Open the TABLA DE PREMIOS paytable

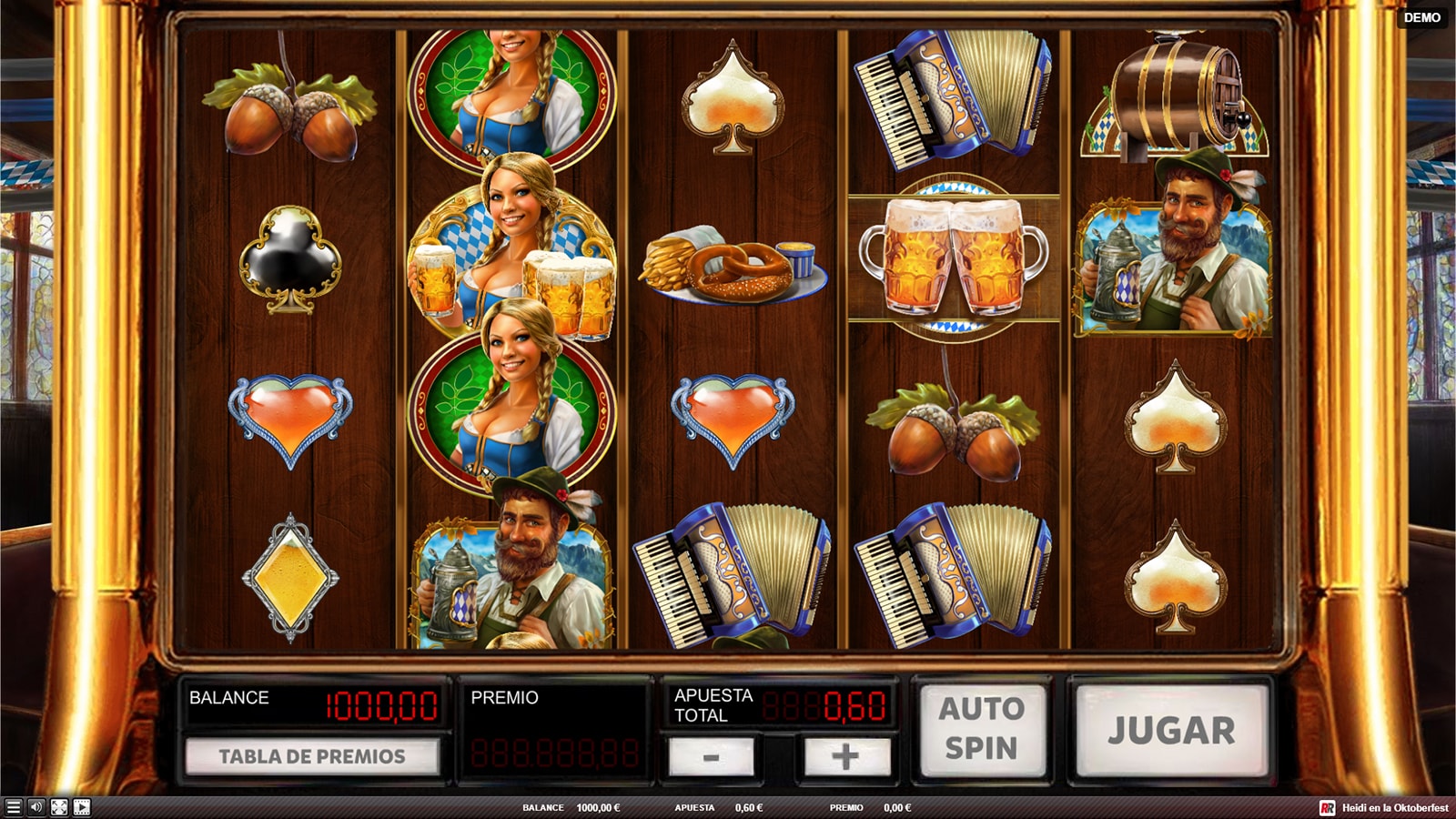pyautogui.click(x=312, y=756)
